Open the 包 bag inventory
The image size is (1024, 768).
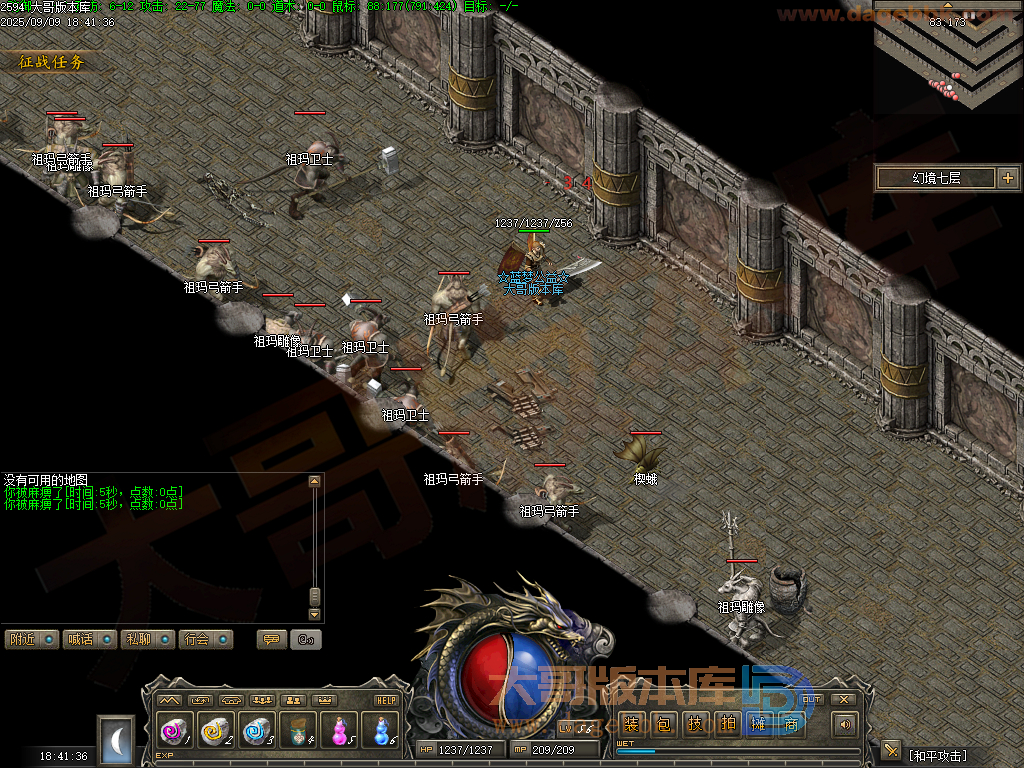663,724
